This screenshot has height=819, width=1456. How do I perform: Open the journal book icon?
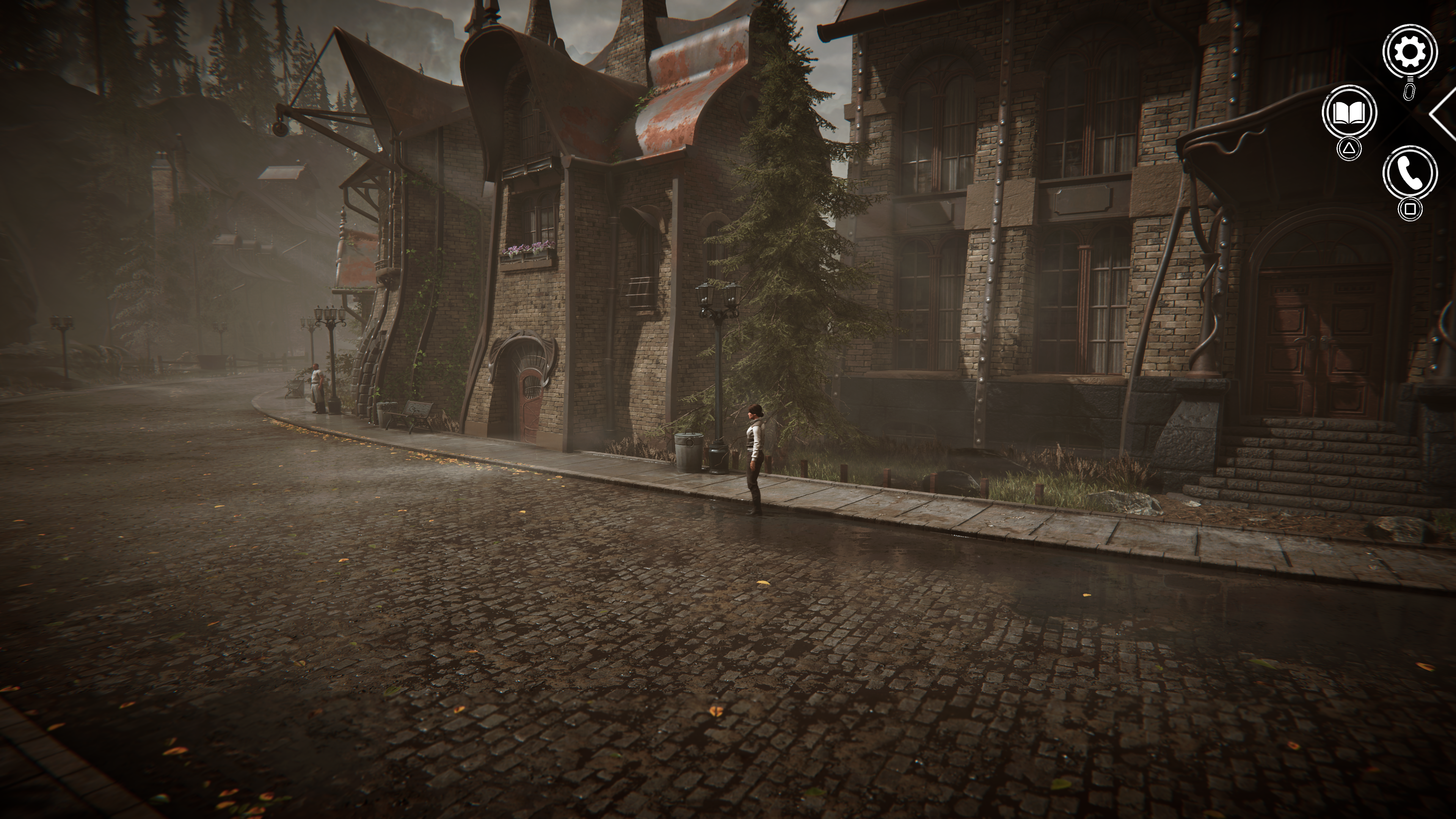[1349, 113]
